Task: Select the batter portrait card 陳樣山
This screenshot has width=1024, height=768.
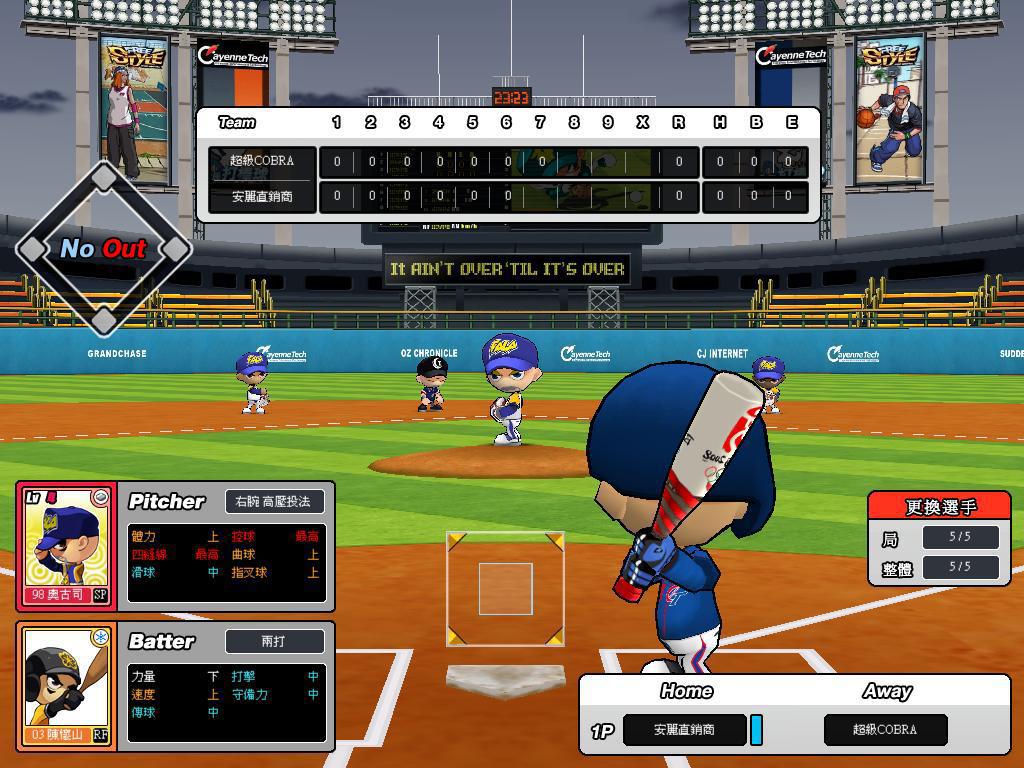Action: click(x=67, y=687)
